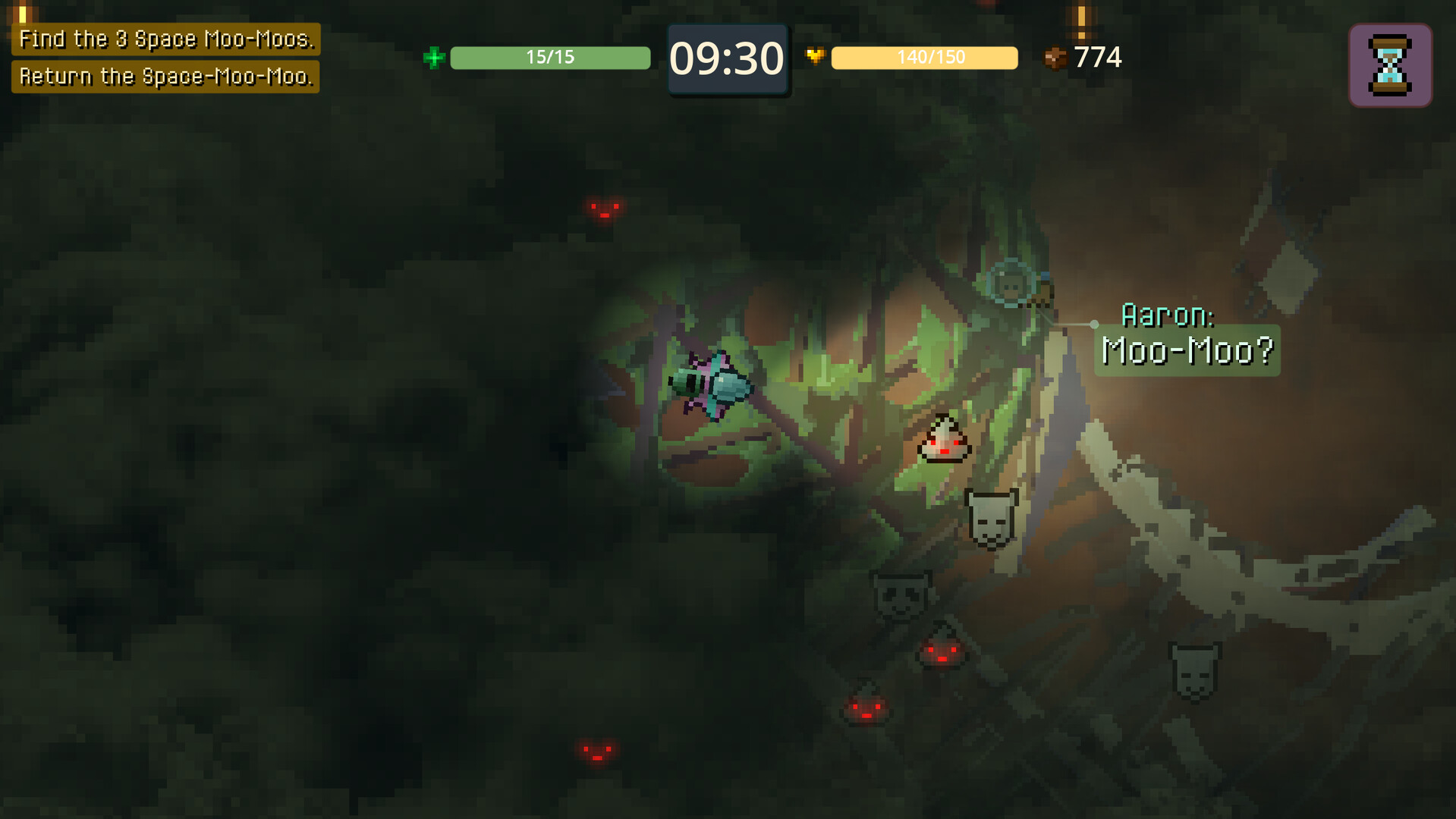Click the brown coin icon beside 774
Screen dimensions: 1456x819
(x=1055, y=56)
